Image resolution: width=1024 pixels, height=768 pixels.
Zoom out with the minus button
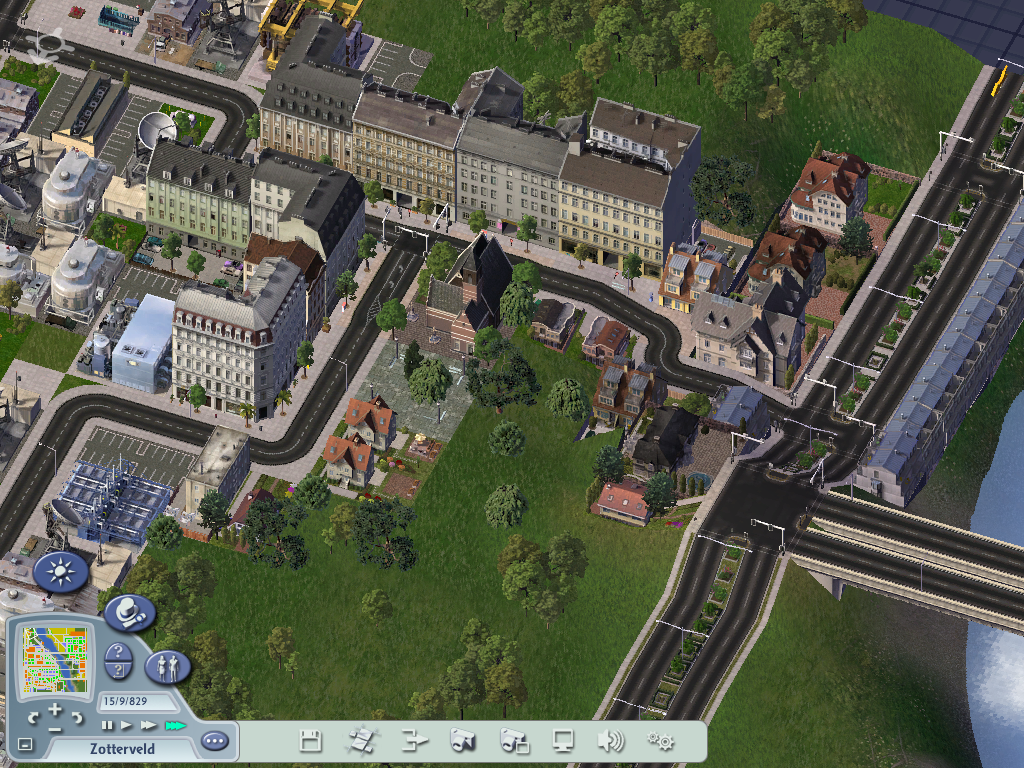55,729
